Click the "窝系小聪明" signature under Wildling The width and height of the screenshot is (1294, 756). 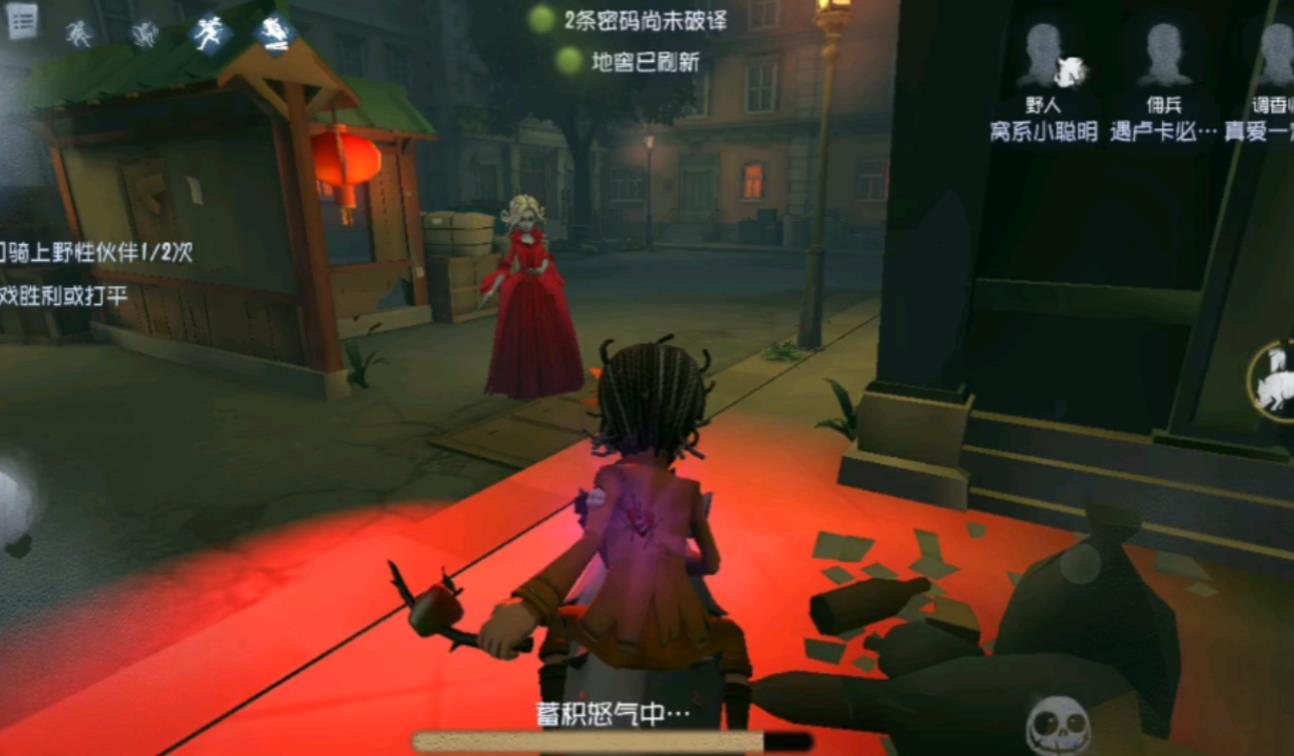tap(1040, 131)
